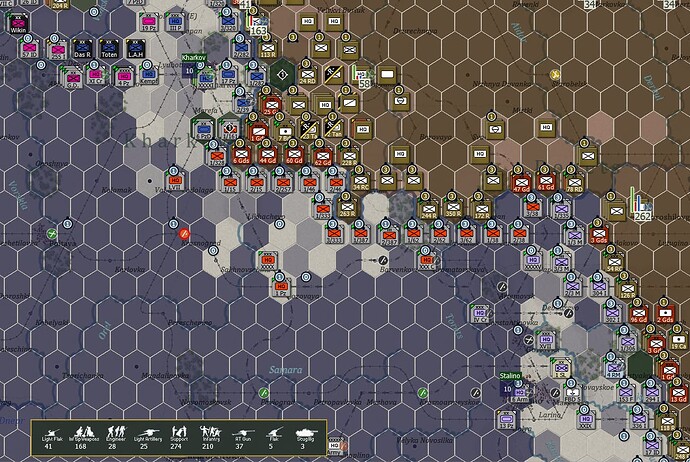Click the Kharkov city label marker
This screenshot has height=462, width=690.
click(193, 58)
